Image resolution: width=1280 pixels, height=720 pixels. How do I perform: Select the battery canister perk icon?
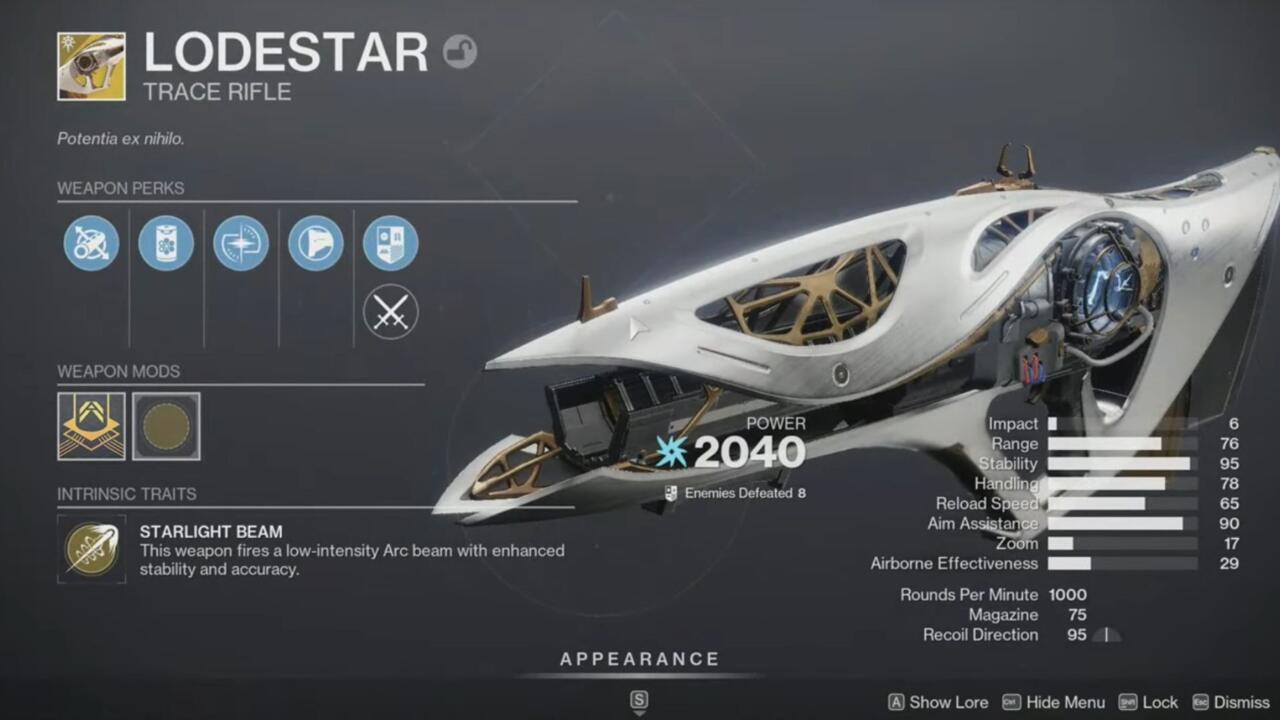[166, 243]
